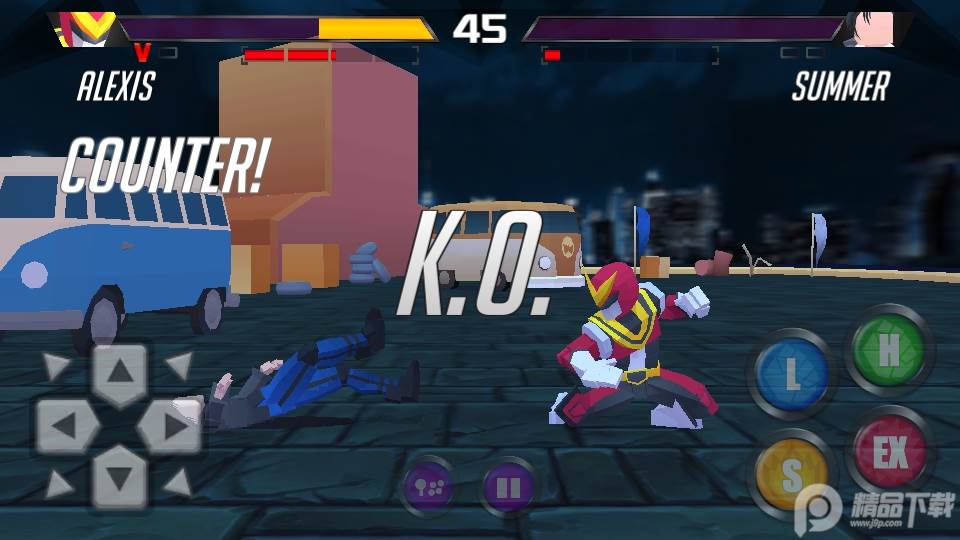Viewport: 960px width, 540px height.
Task: Pause the match with the pause button
Action: point(508,488)
